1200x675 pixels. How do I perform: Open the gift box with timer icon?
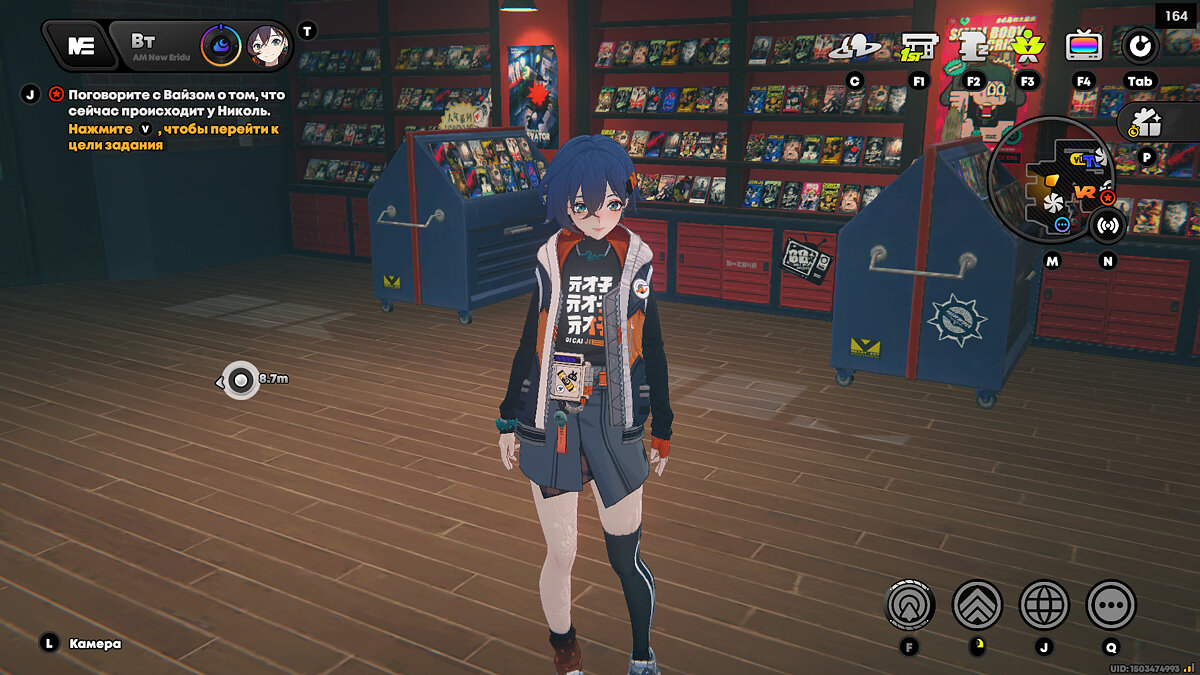click(1147, 124)
